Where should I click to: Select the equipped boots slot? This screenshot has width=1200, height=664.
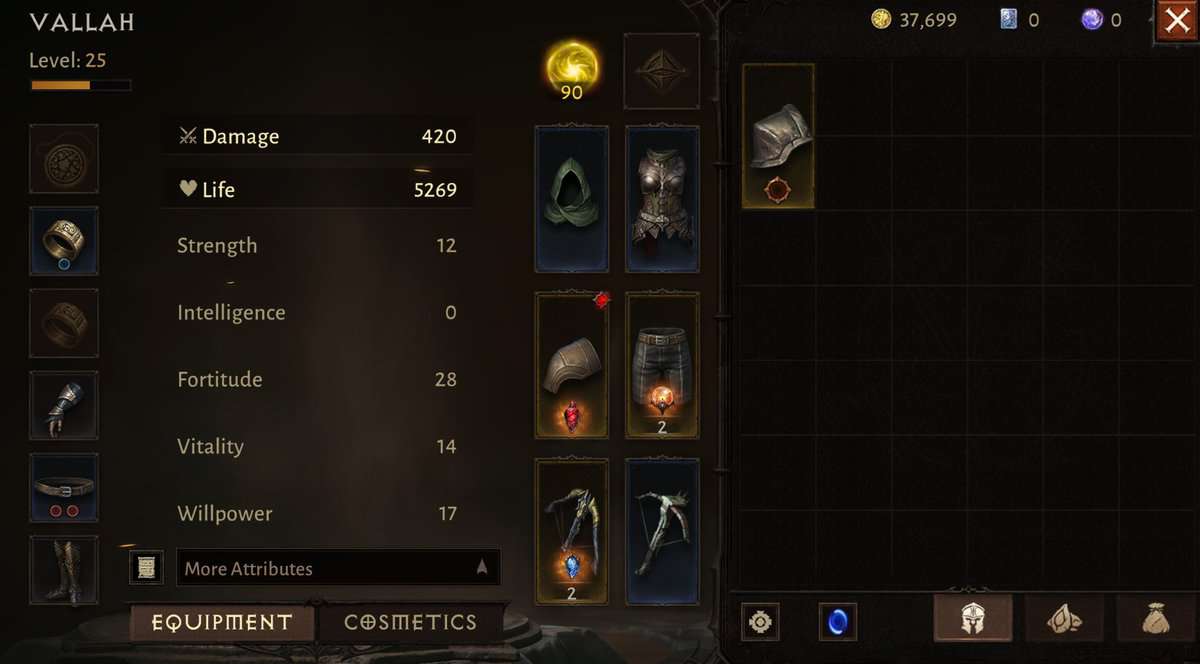click(x=64, y=570)
